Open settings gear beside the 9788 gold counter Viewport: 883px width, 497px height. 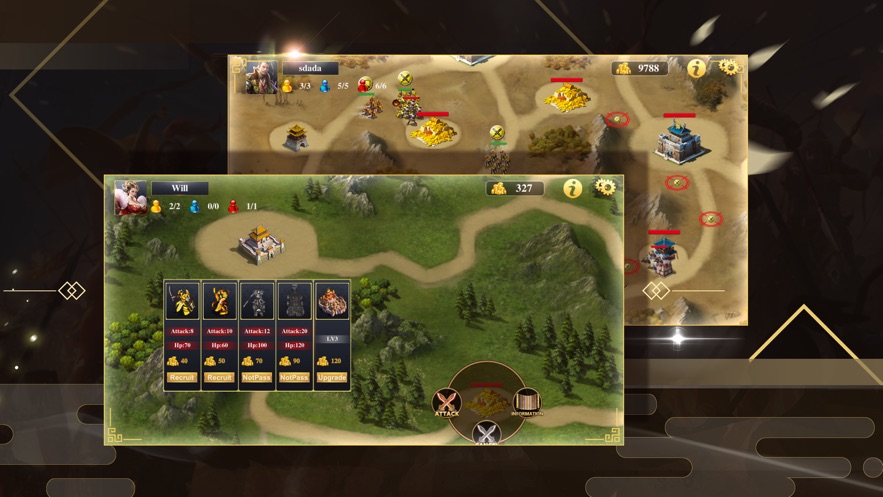(x=728, y=67)
